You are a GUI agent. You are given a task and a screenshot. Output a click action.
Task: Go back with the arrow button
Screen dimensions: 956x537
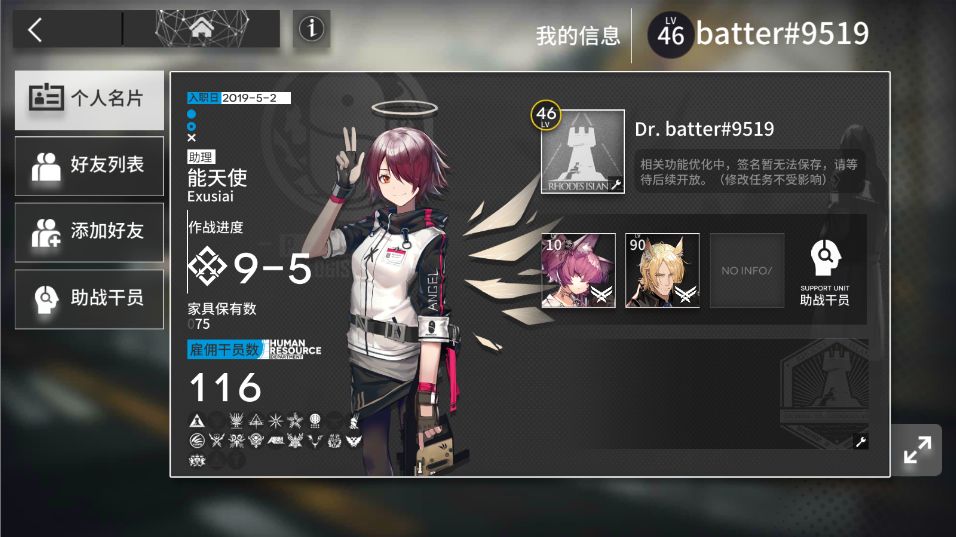(36, 30)
